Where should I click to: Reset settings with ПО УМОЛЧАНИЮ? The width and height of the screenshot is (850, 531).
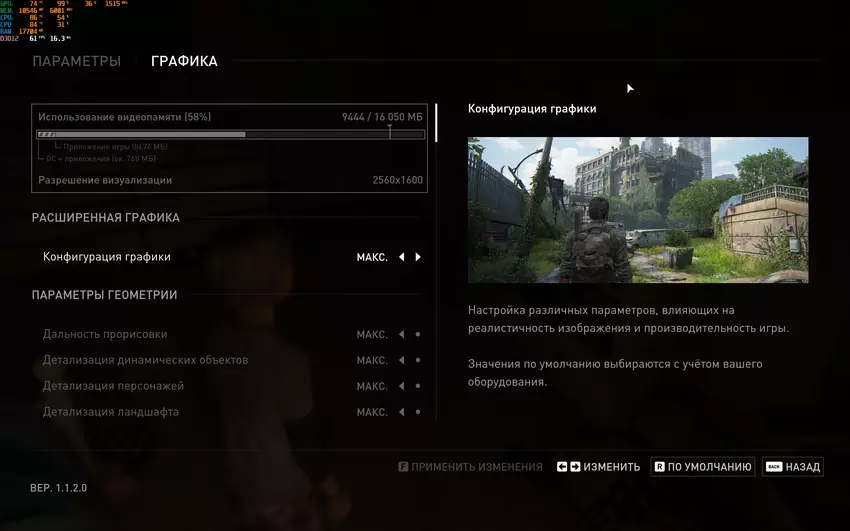(703, 467)
